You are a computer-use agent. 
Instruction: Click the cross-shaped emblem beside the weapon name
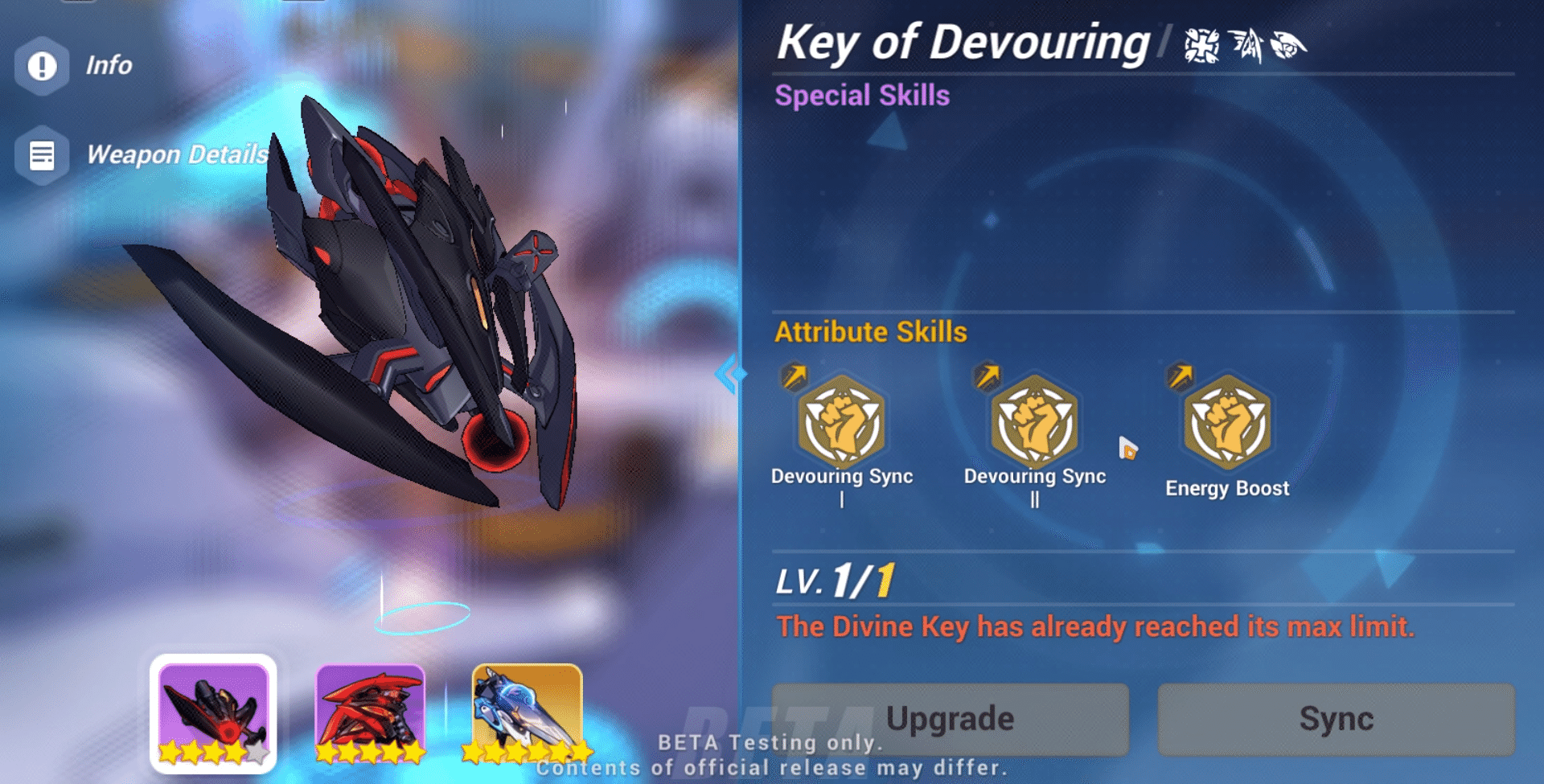pyautogui.click(x=1201, y=46)
